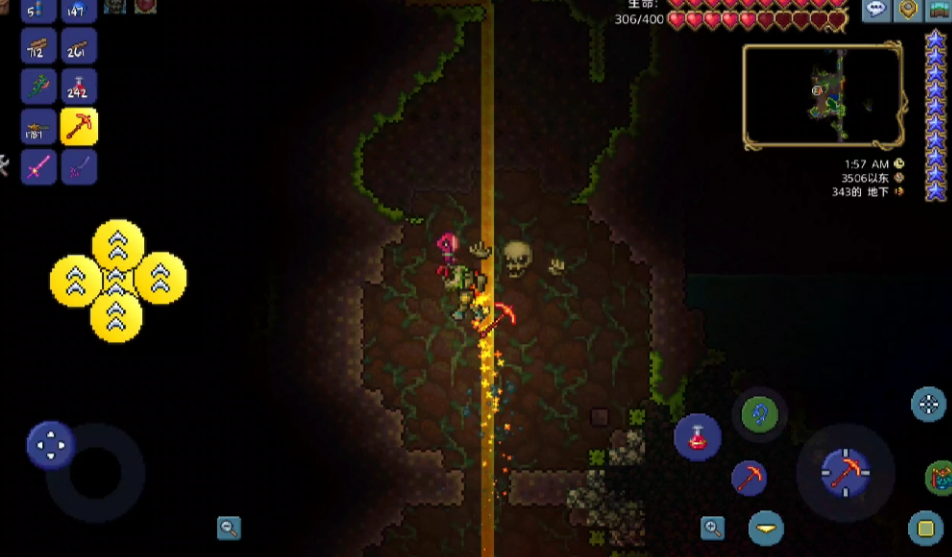This screenshot has height=557, width=952.
Task: Tap the pickaxe aim and attack joystick
Action: pos(845,471)
